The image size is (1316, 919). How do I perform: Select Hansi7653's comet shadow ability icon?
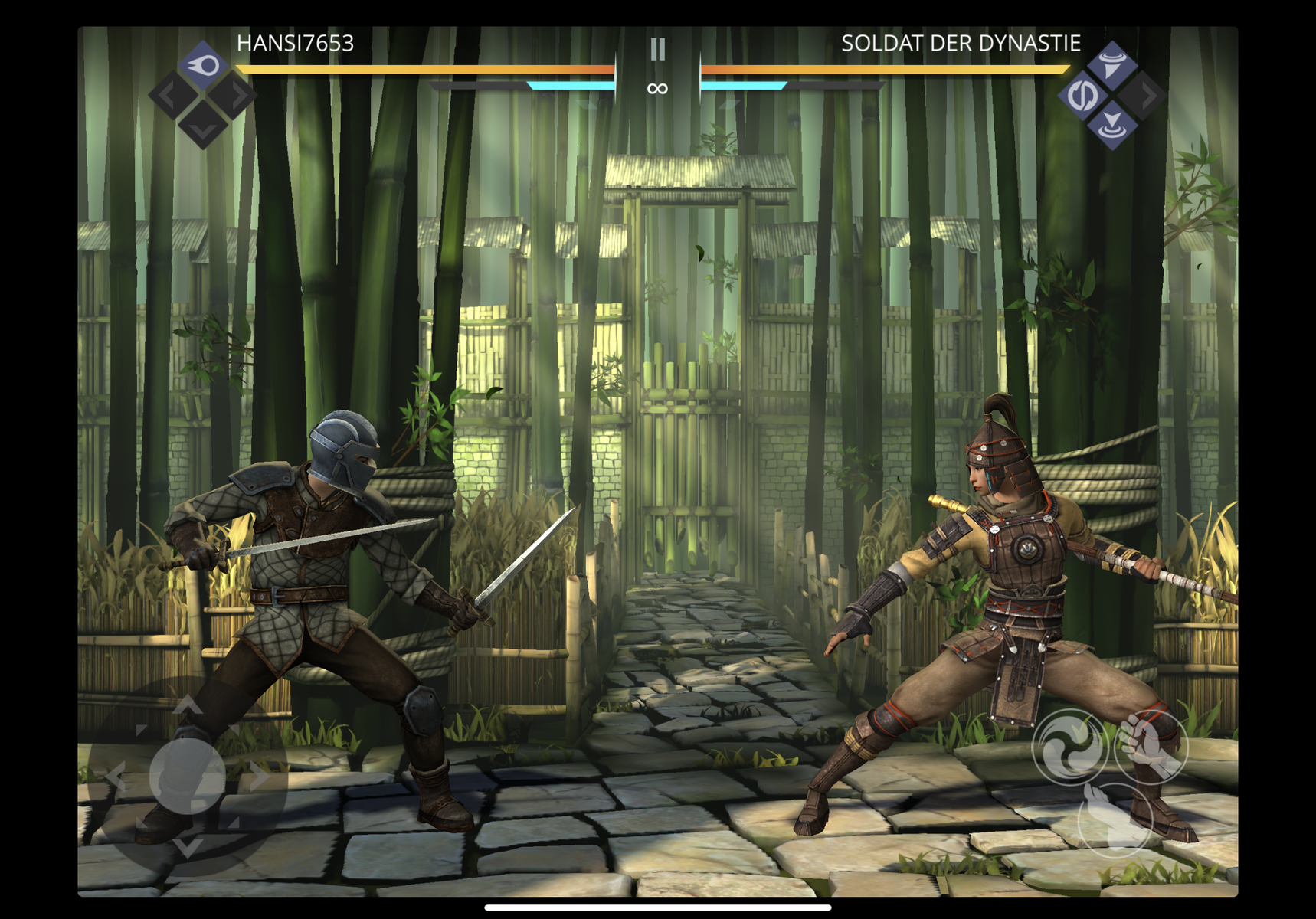203,66
